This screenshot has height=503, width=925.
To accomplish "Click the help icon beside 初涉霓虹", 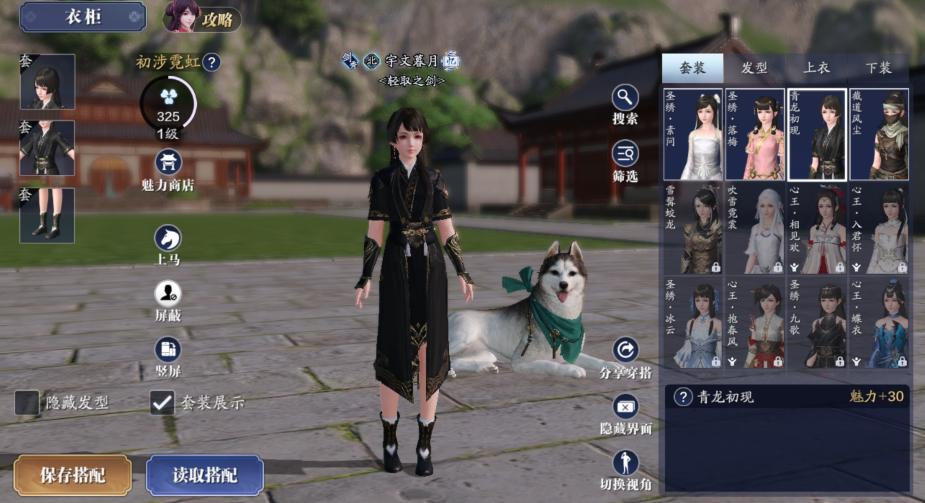I will click(212, 63).
